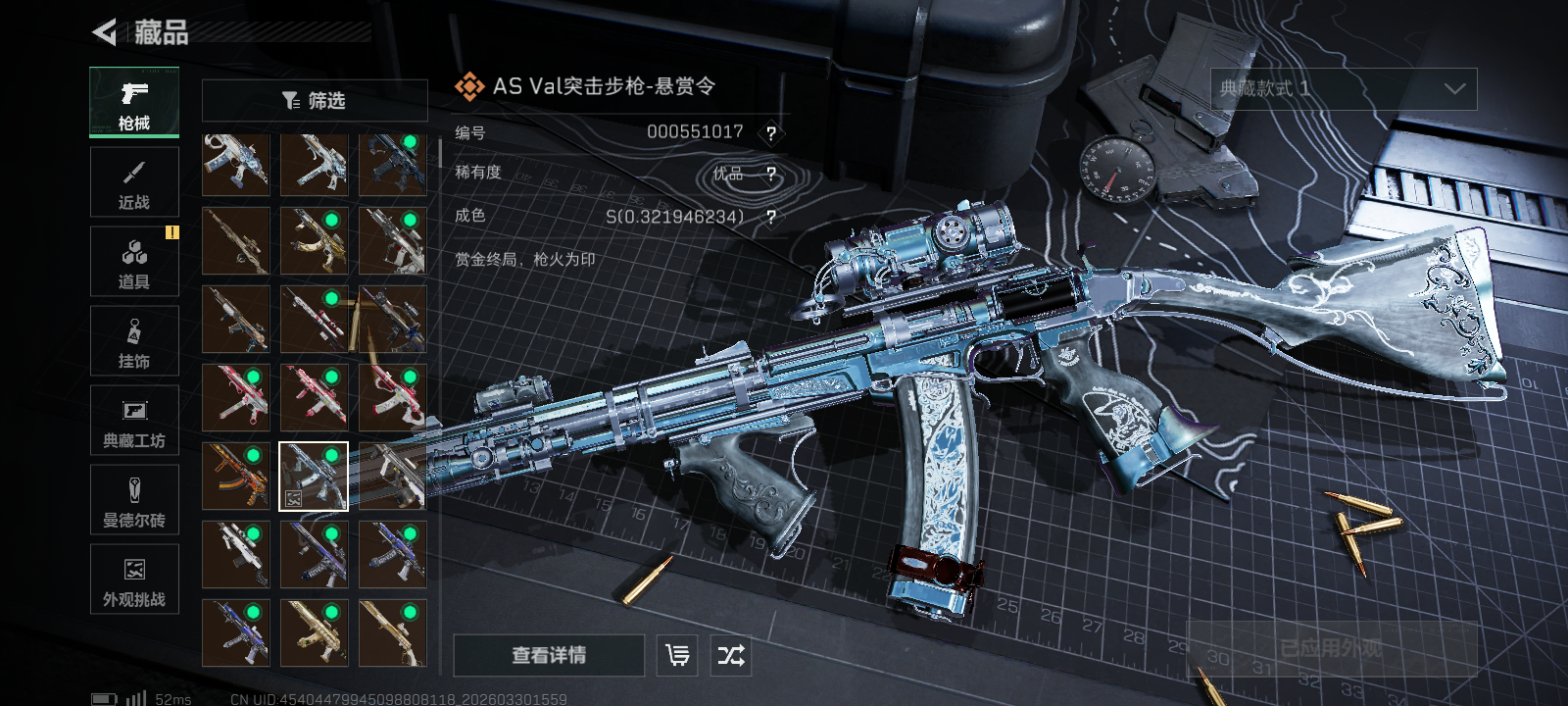Show the 挂饰 charms category

tap(134, 341)
